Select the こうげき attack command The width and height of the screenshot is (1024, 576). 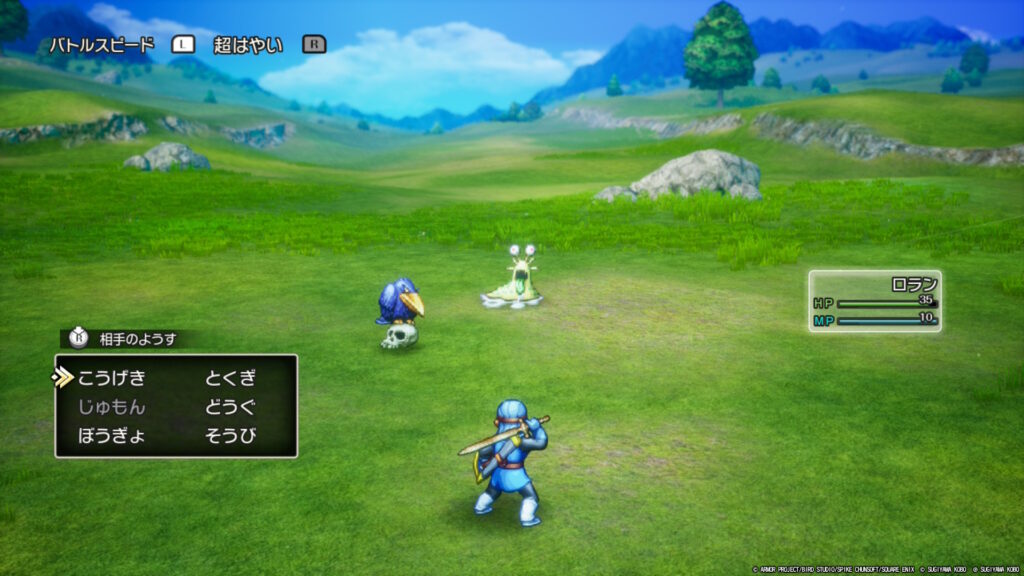pyautogui.click(x=111, y=378)
